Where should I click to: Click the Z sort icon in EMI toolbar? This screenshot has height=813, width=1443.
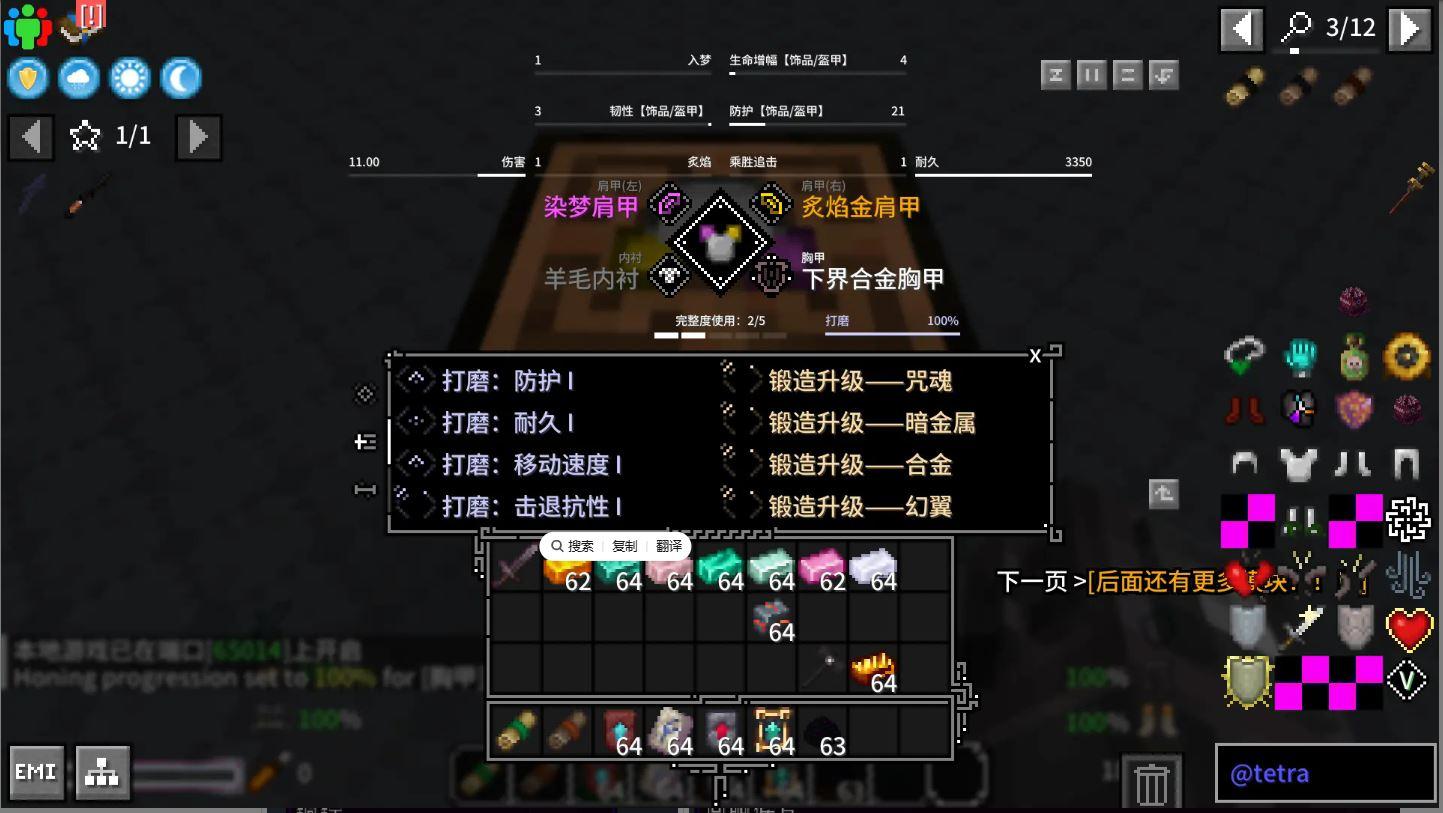pos(1056,74)
